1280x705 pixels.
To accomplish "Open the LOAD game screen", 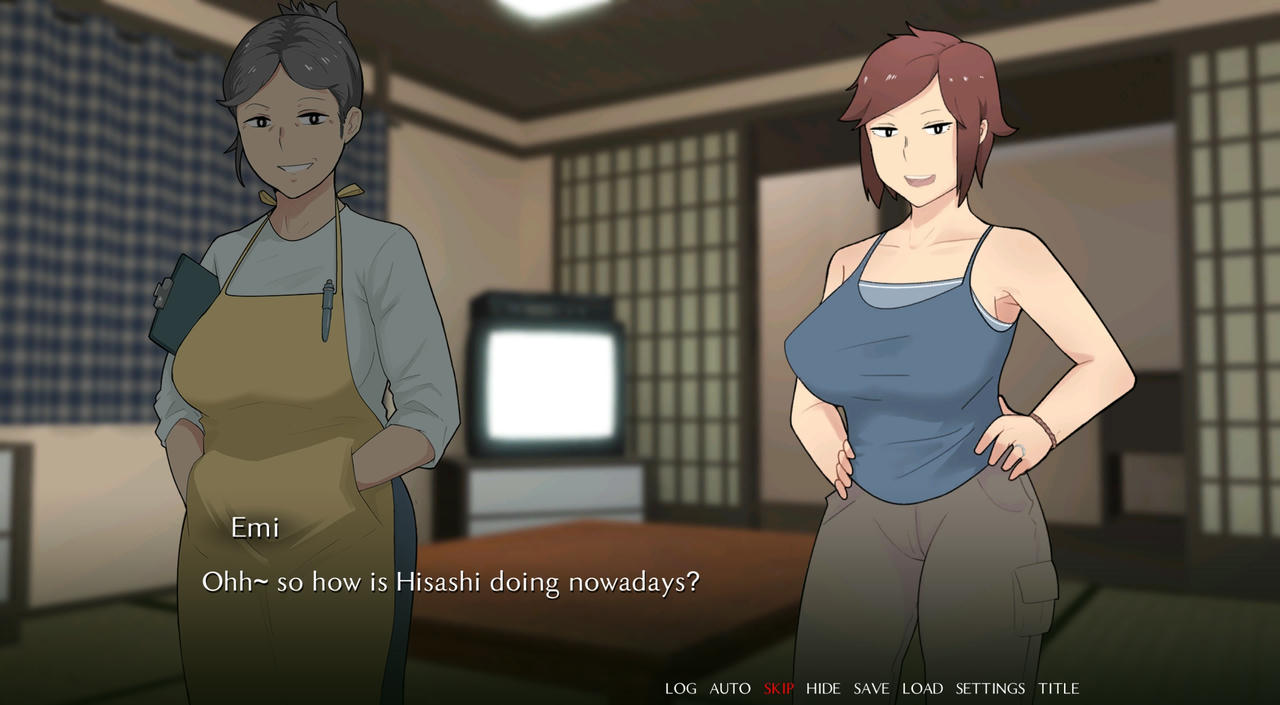I will tap(922, 688).
